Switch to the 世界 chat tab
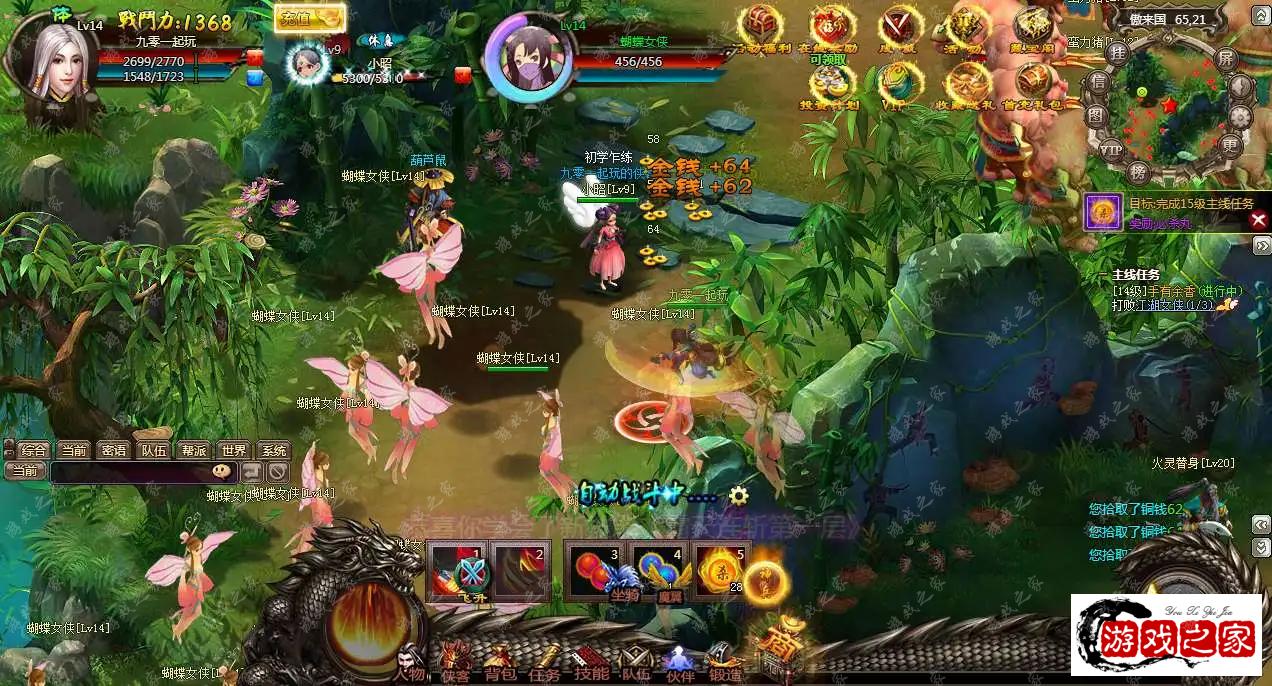1272x686 pixels. click(235, 450)
